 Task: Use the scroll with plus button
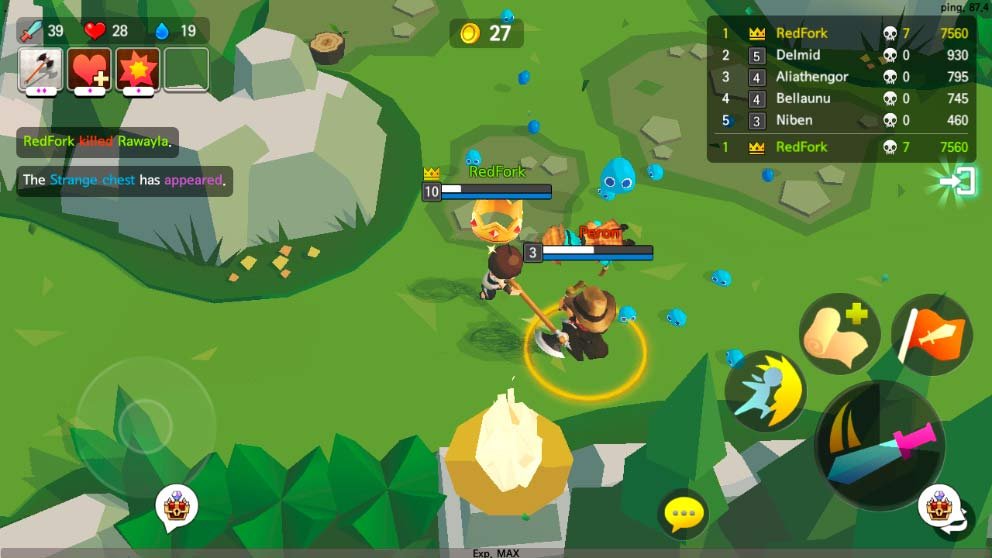[838, 335]
